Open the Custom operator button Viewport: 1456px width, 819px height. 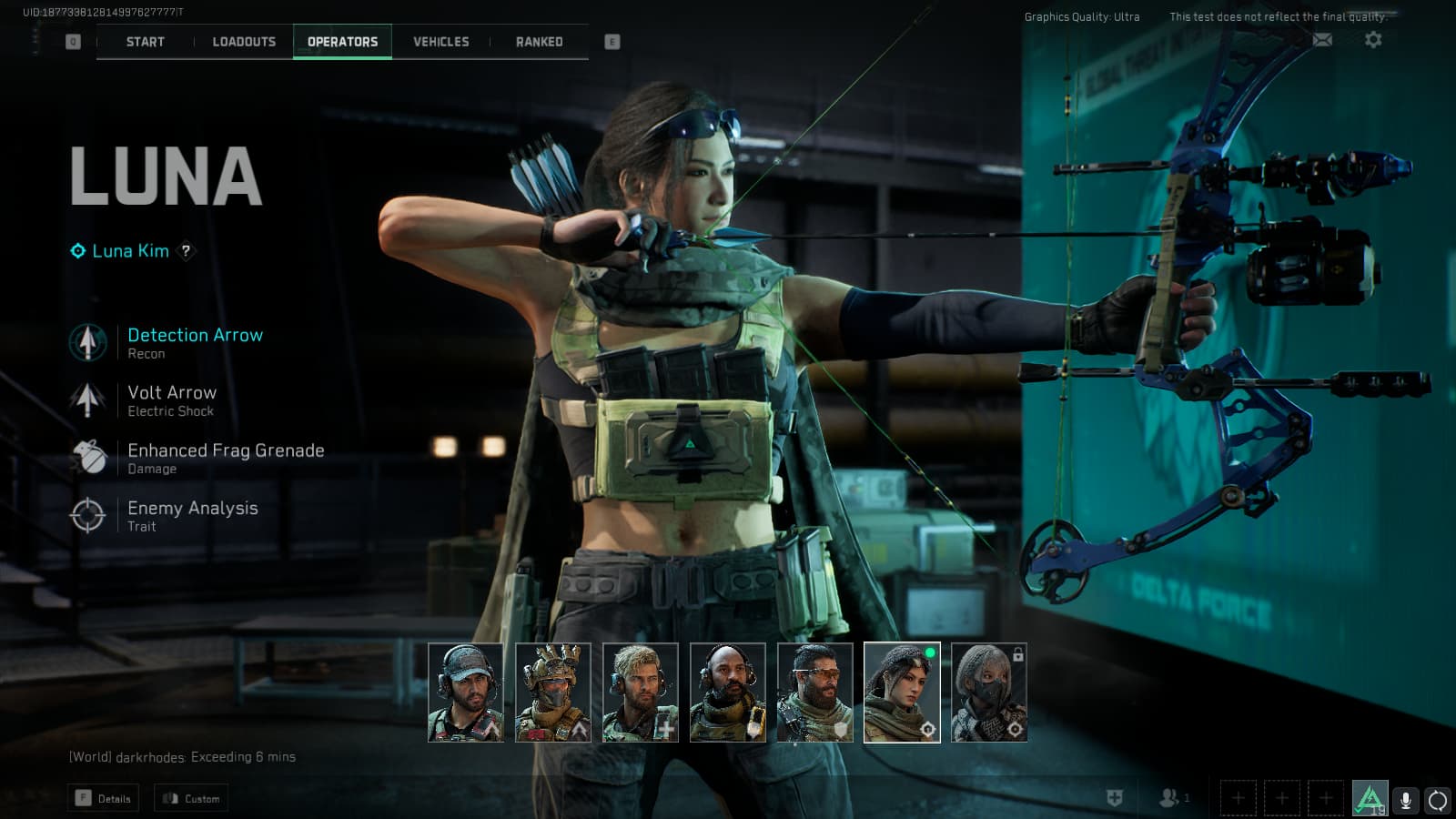click(191, 799)
